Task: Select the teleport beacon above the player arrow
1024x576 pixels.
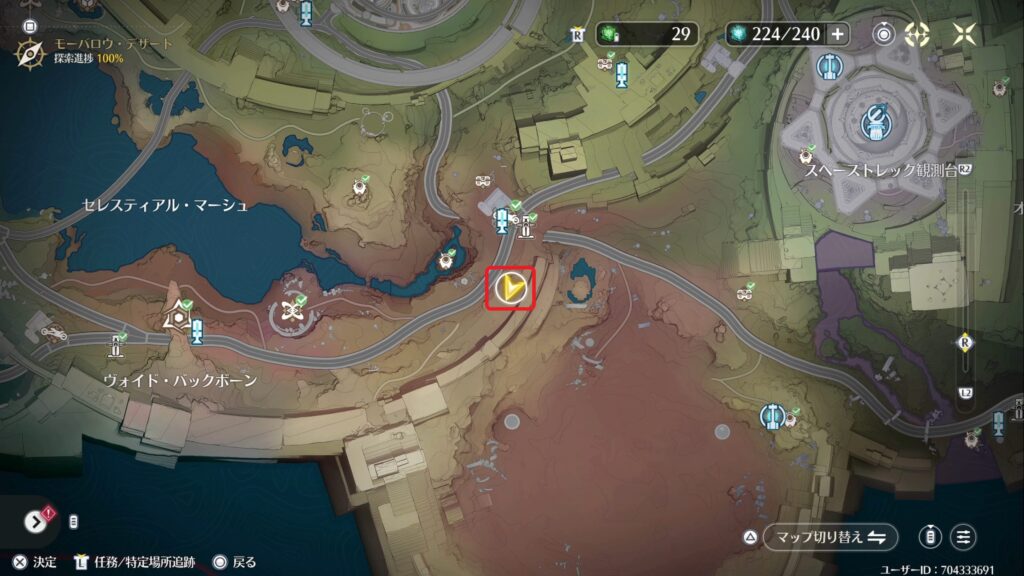Action: [502, 220]
